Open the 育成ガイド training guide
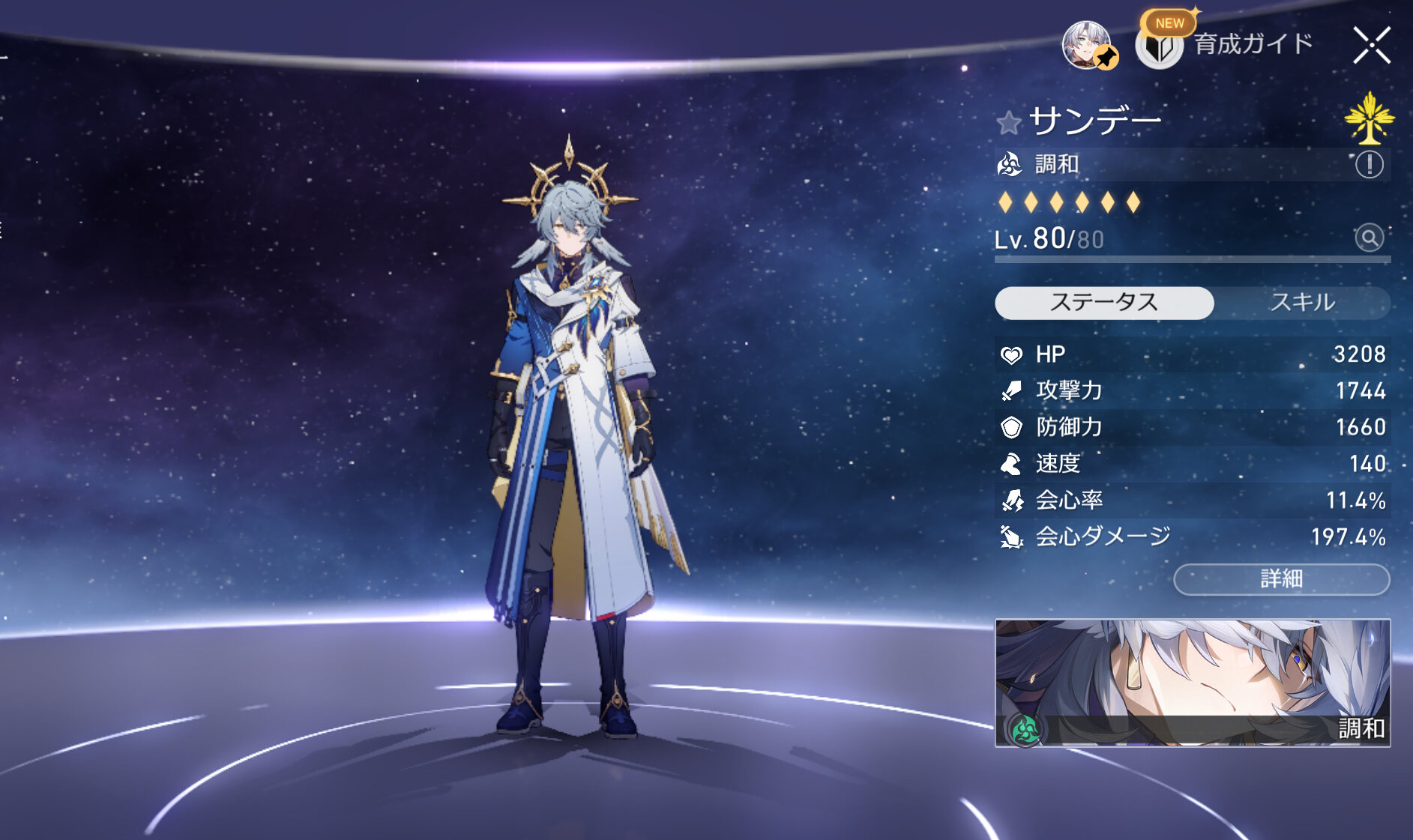This screenshot has height=840, width=1413. [x=1226, y=45]
